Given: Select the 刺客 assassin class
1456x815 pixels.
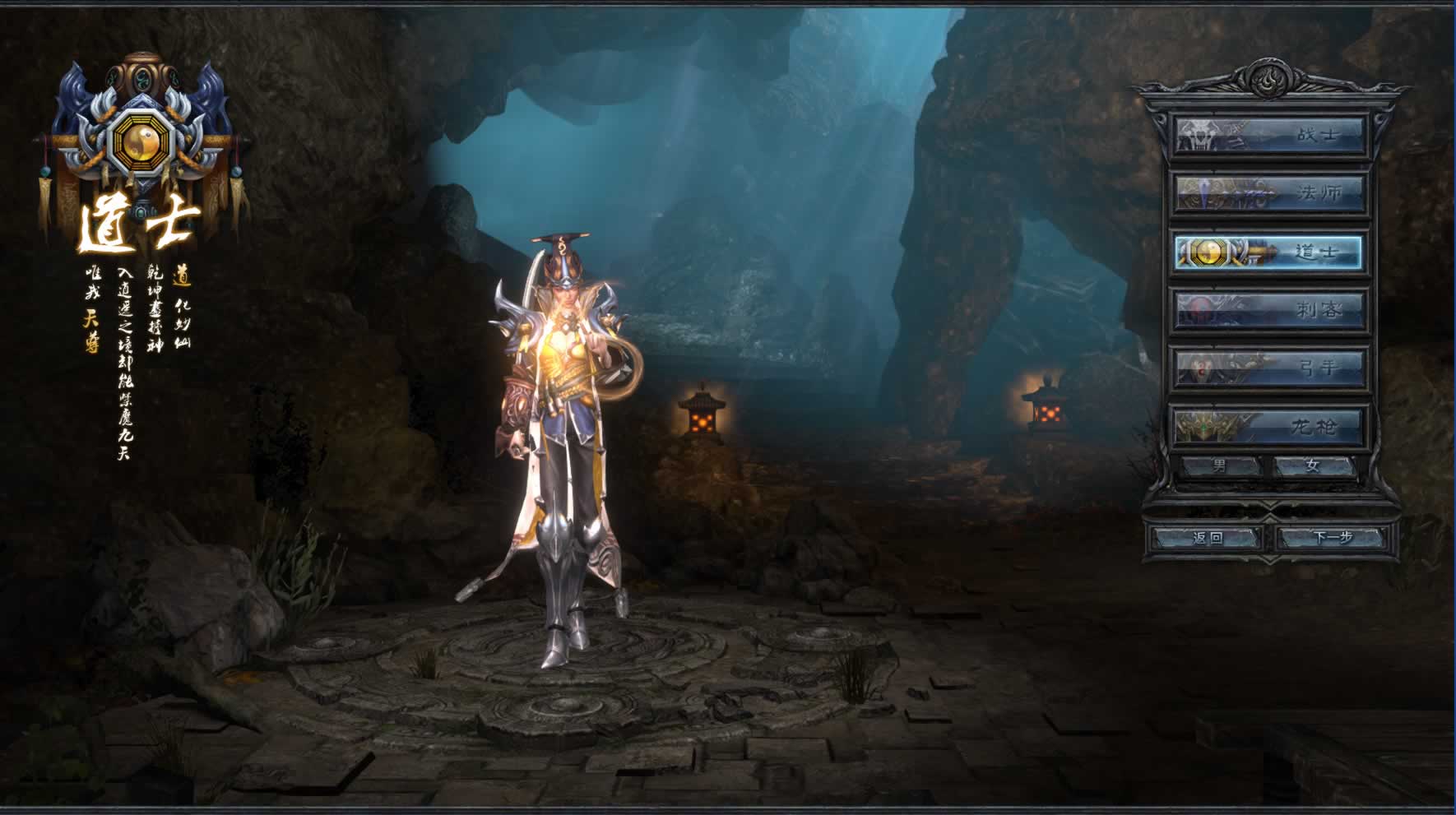Looking at the screenshot, I should point(1268,310).
